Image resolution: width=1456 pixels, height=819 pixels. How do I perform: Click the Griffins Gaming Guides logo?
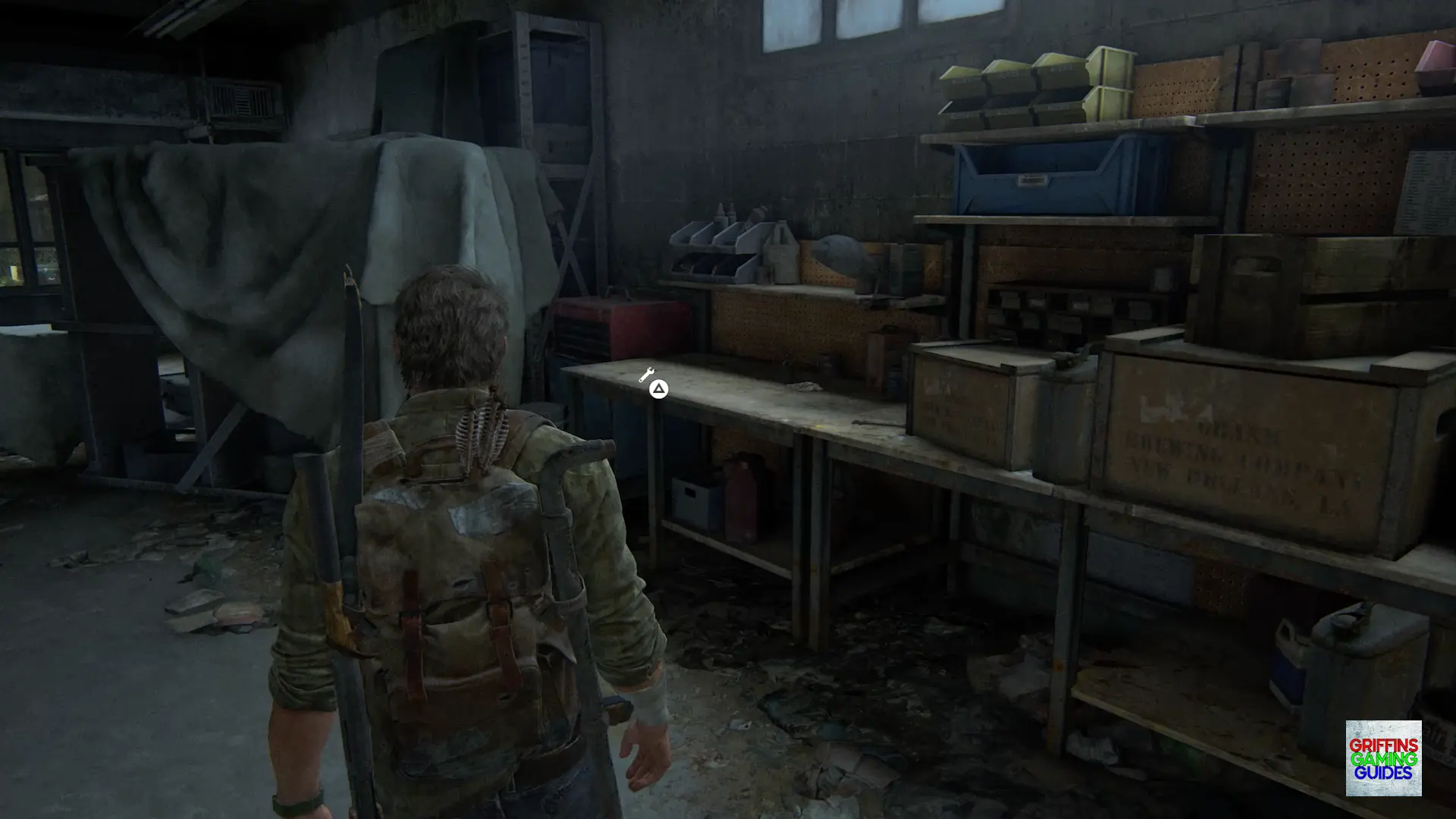(1383, 758)
